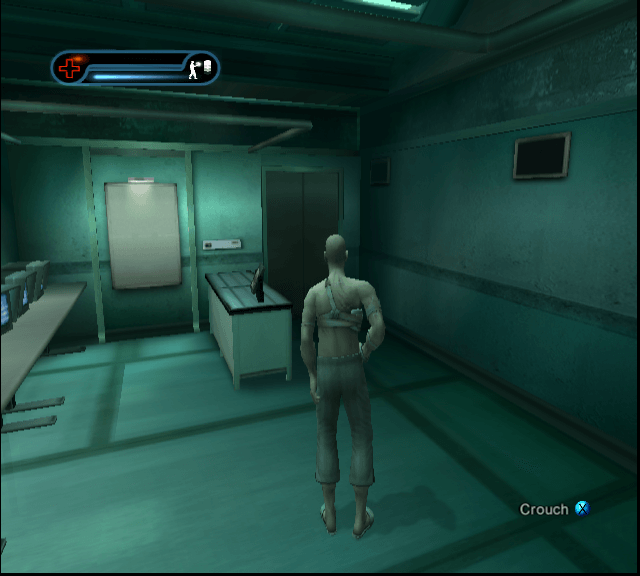The height and width of the screenshot is (576, 640).
Task: Select the white character power icon
Action: pos(201,68)
